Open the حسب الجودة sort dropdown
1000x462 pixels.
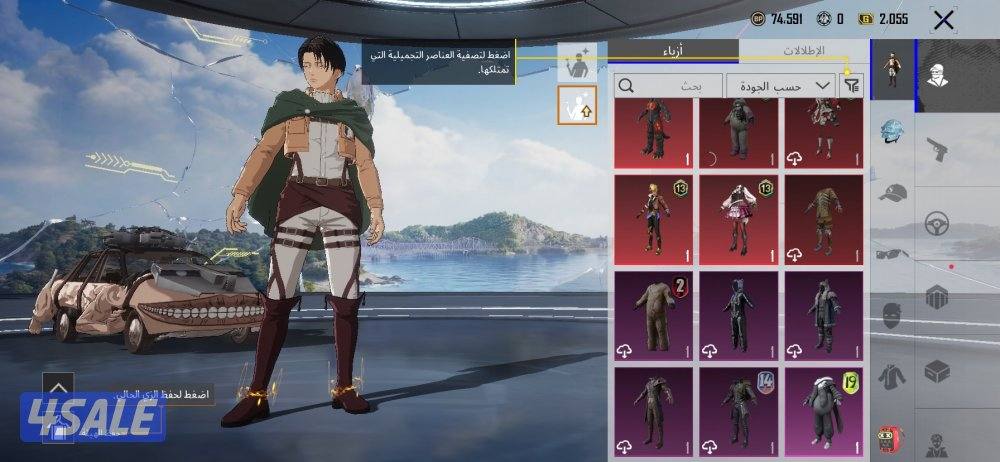click(x=781, y=86)
